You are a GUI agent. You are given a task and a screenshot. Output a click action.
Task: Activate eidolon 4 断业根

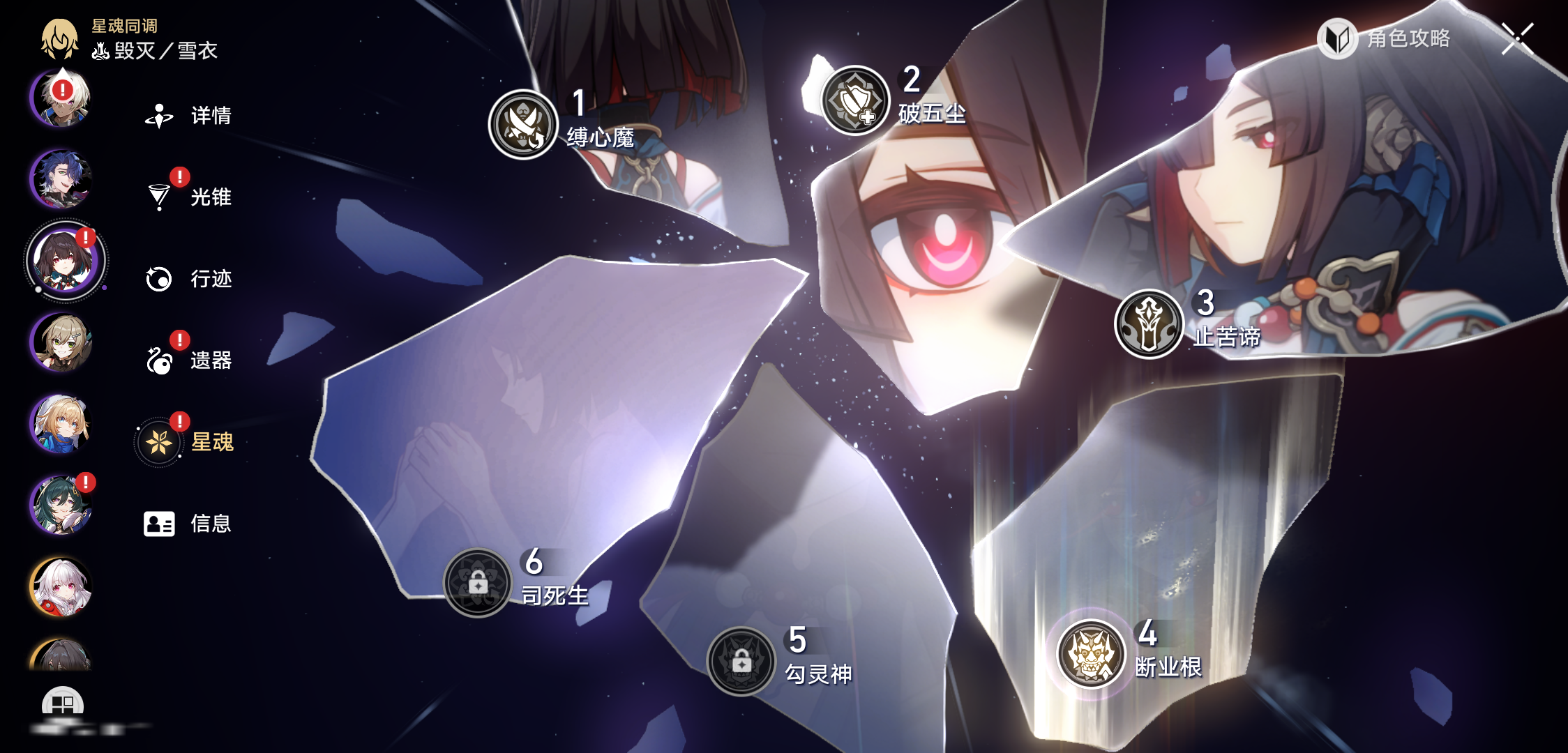pyautogui.click(x=1091, y=654)
